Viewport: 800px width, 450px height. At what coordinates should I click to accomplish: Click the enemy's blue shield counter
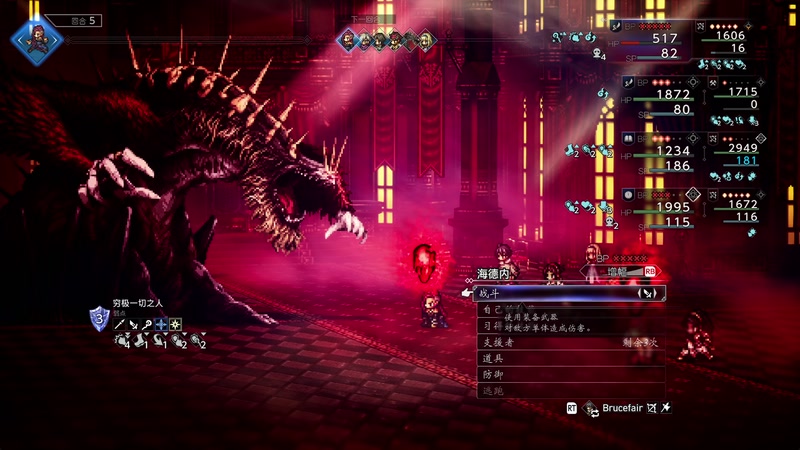pyautogui.click(x=99, y=320)
